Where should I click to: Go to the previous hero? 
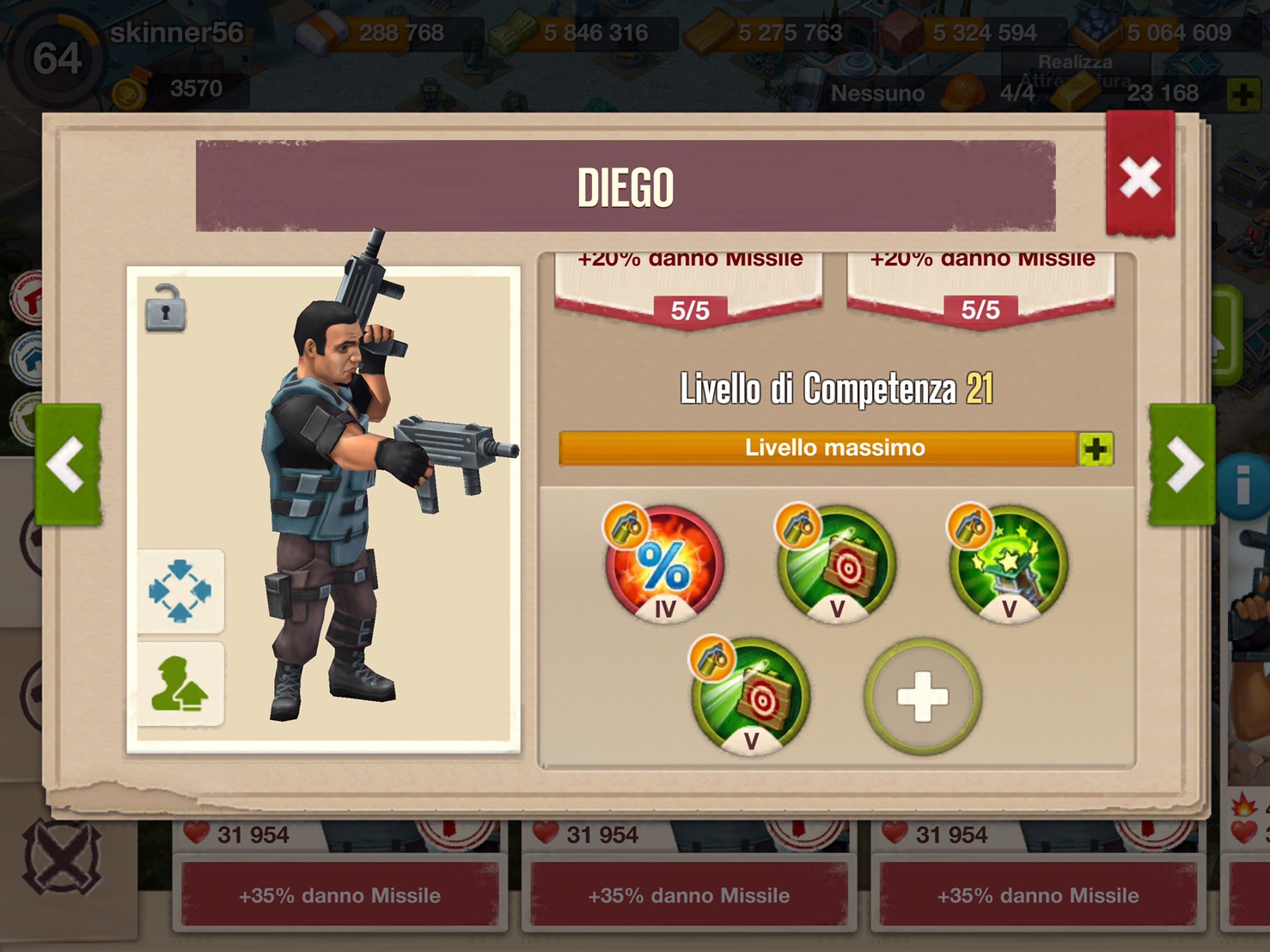(x=68, y=464)
